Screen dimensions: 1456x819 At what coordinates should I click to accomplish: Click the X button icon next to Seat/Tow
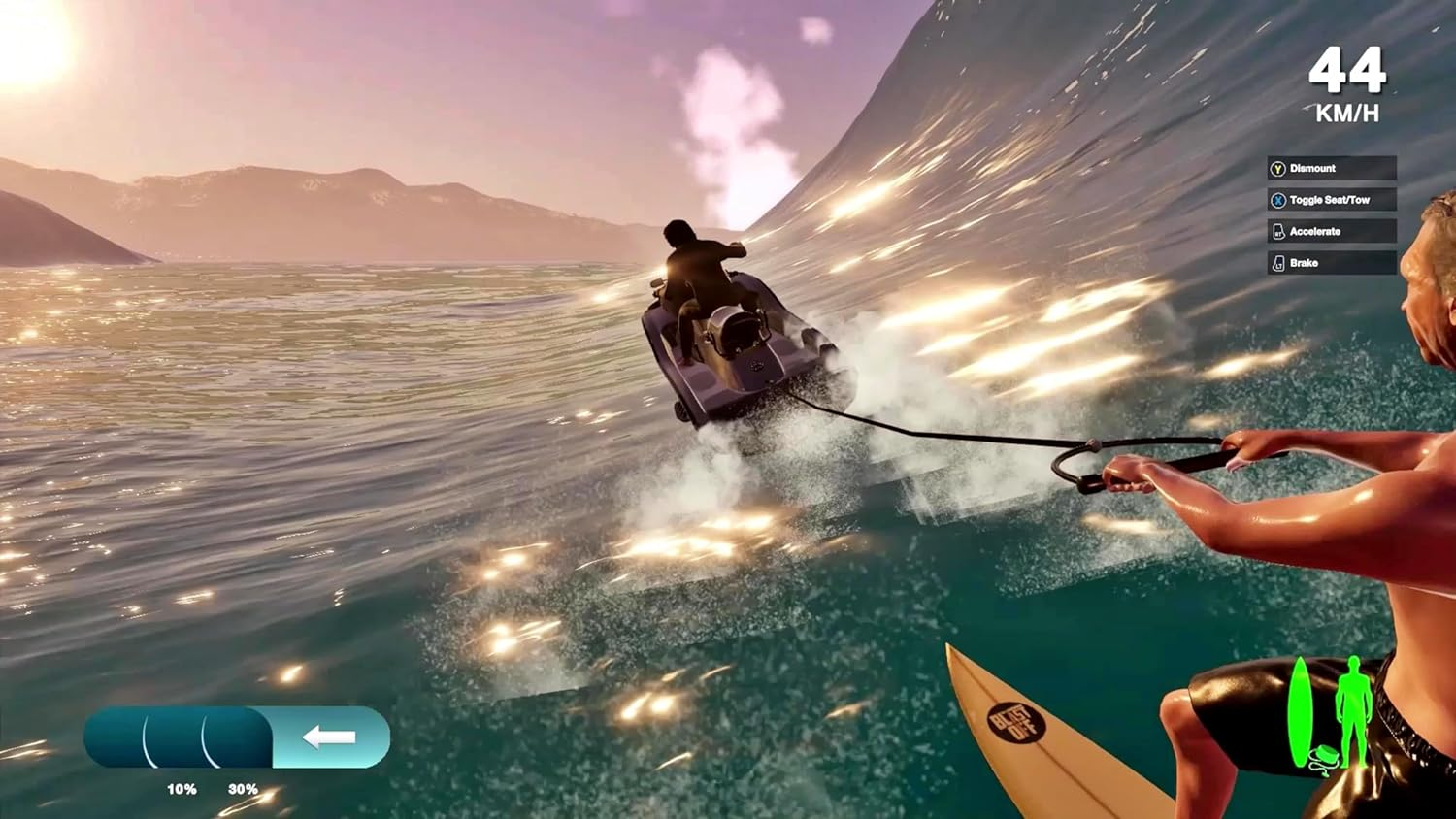tap(1278, 200)
